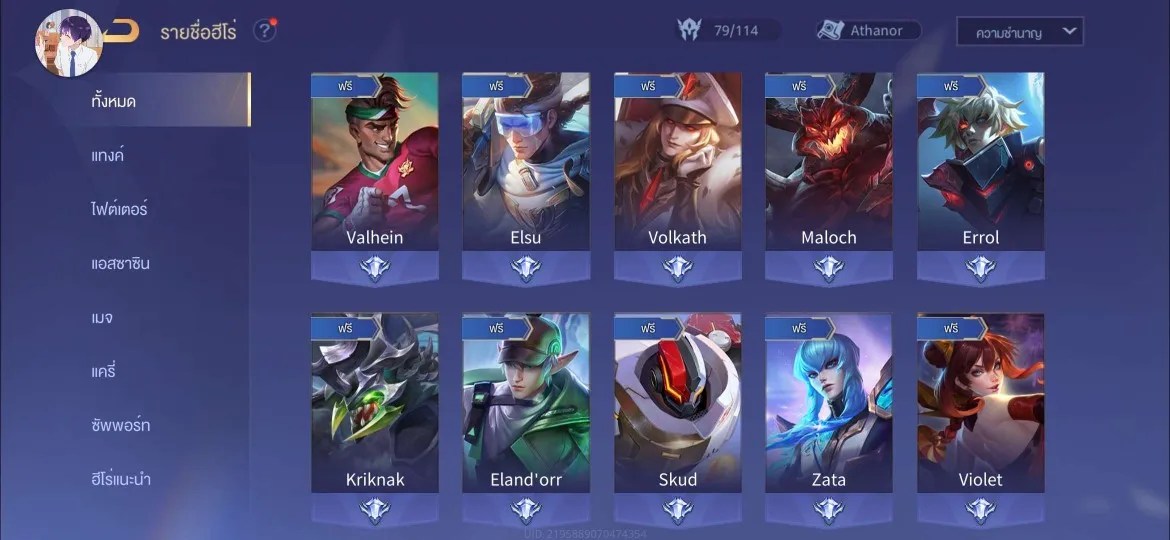Image resolution: width=1170 pixels, height=540 pixels.
Task: Switch to the ทั้งหมด tab
Action: coord(114,101)
